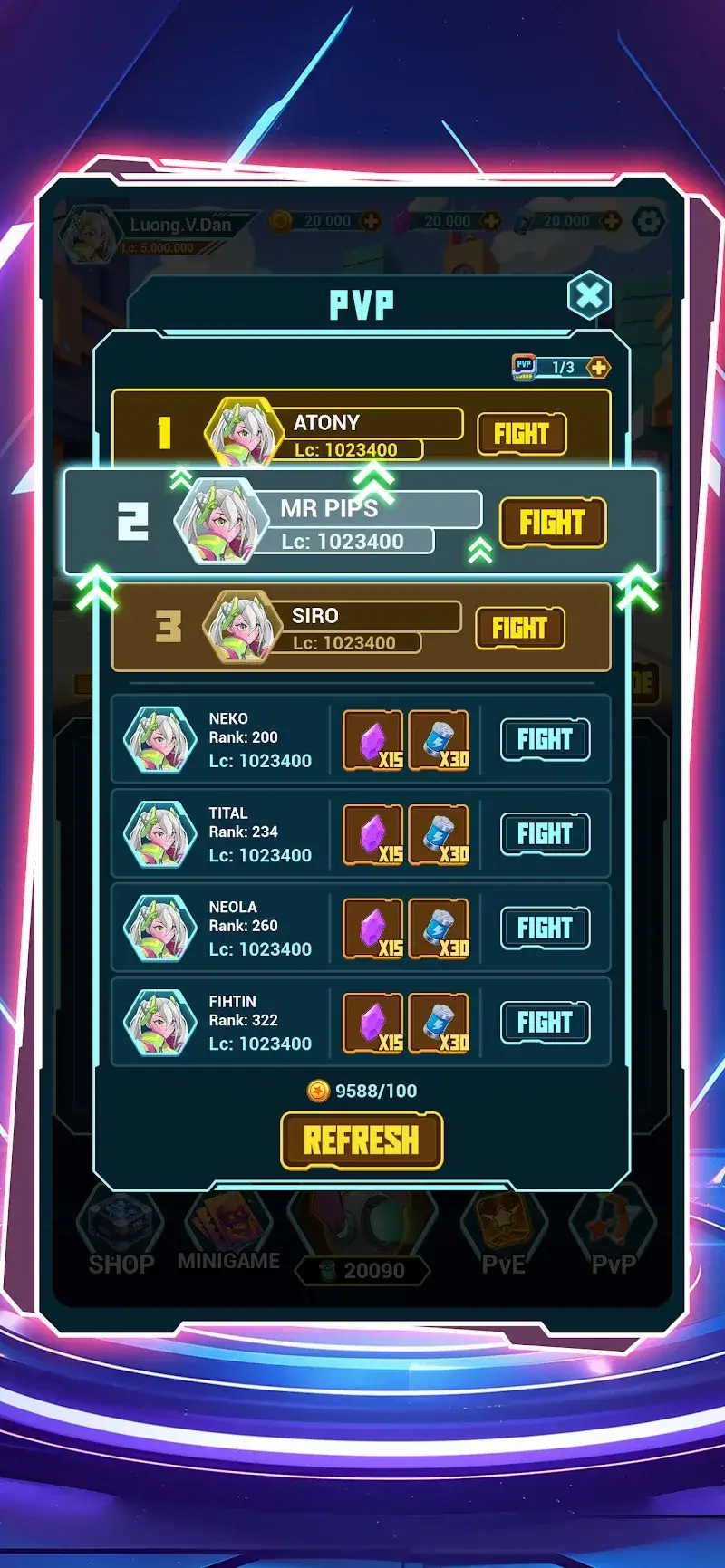Refresh the opponent list

362,1140
